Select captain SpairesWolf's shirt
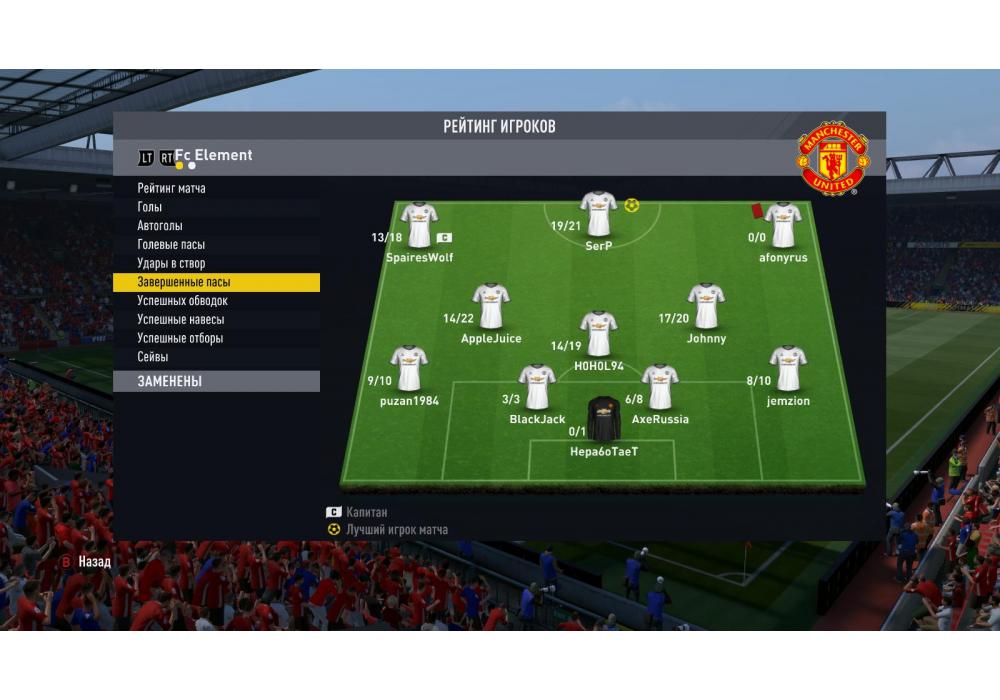The image size is (1000, 700). tap(419, 225)
